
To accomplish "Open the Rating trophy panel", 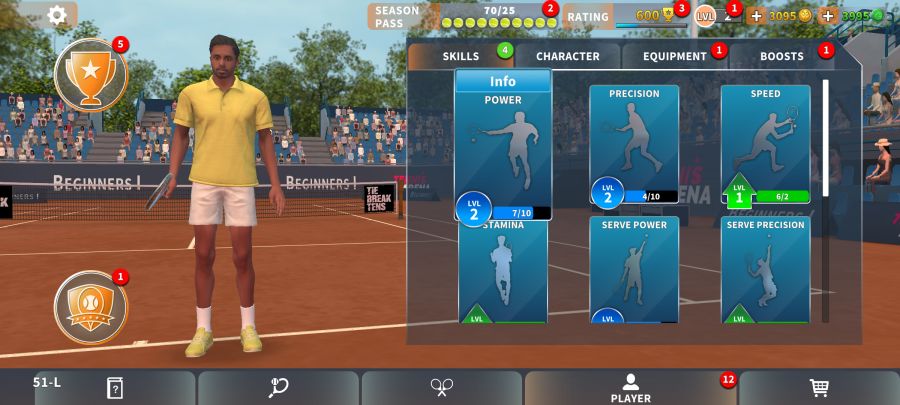I will [x=625, y=16].
